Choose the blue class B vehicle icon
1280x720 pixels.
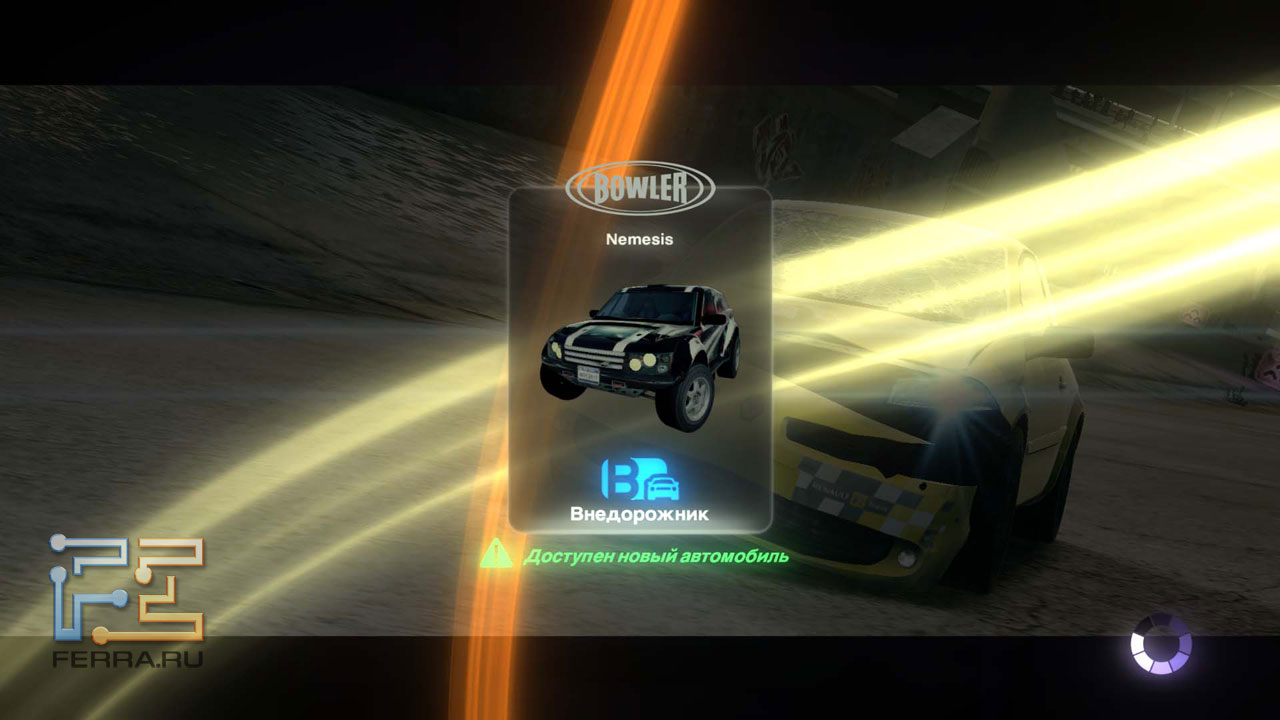(640, 480)
